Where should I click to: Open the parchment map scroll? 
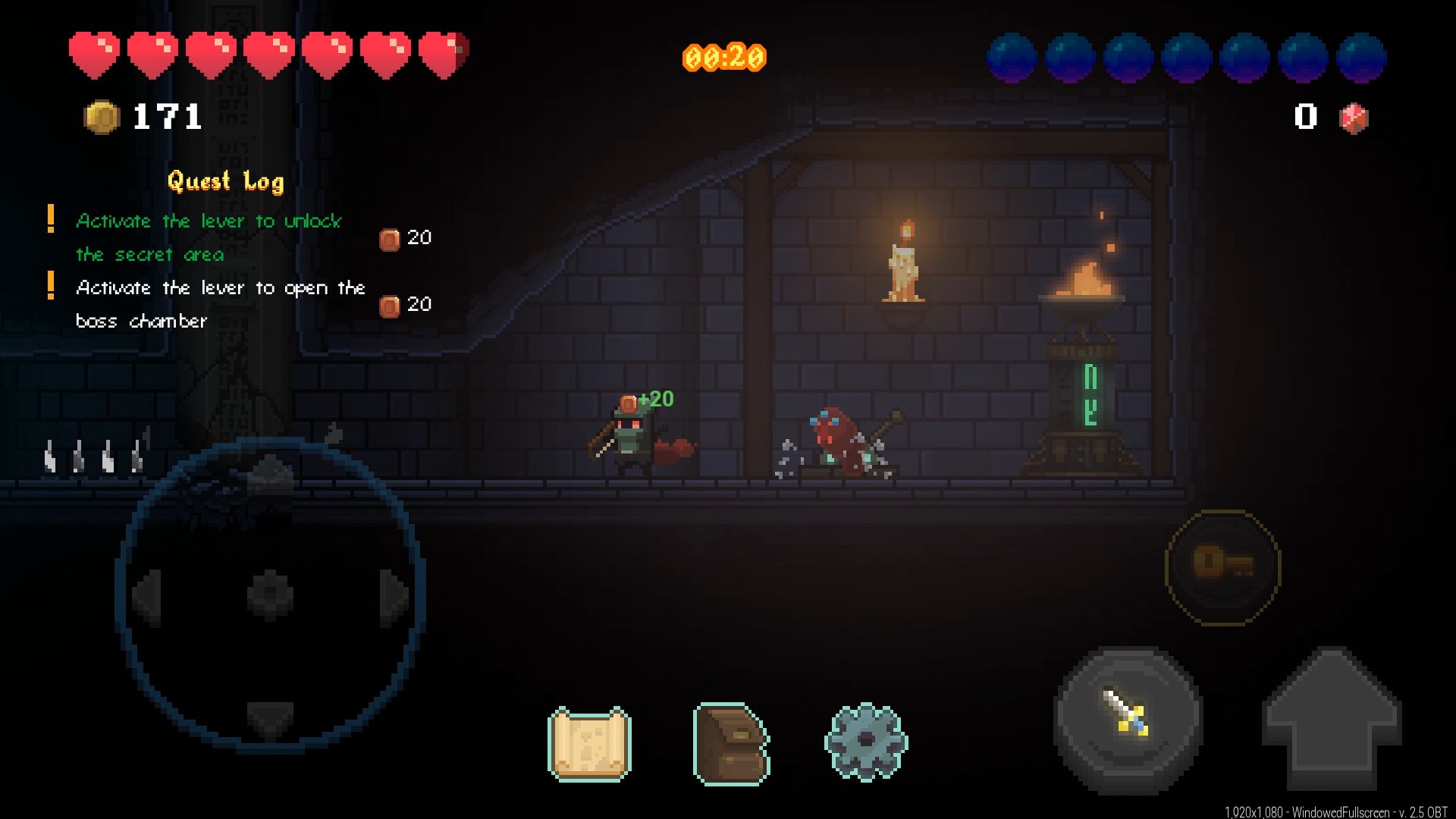[589, 744]
